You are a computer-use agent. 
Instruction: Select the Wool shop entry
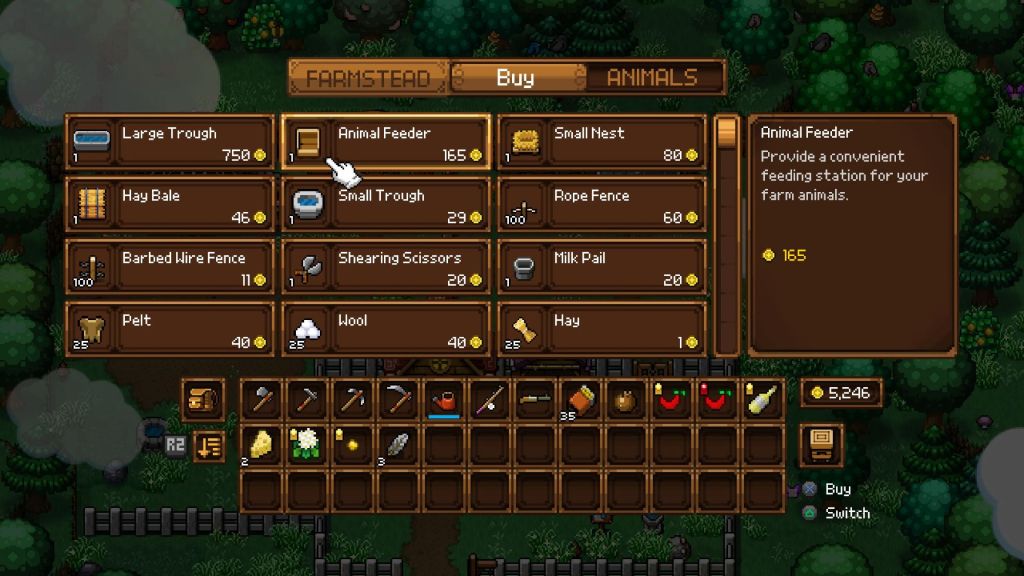coord(386,329)
